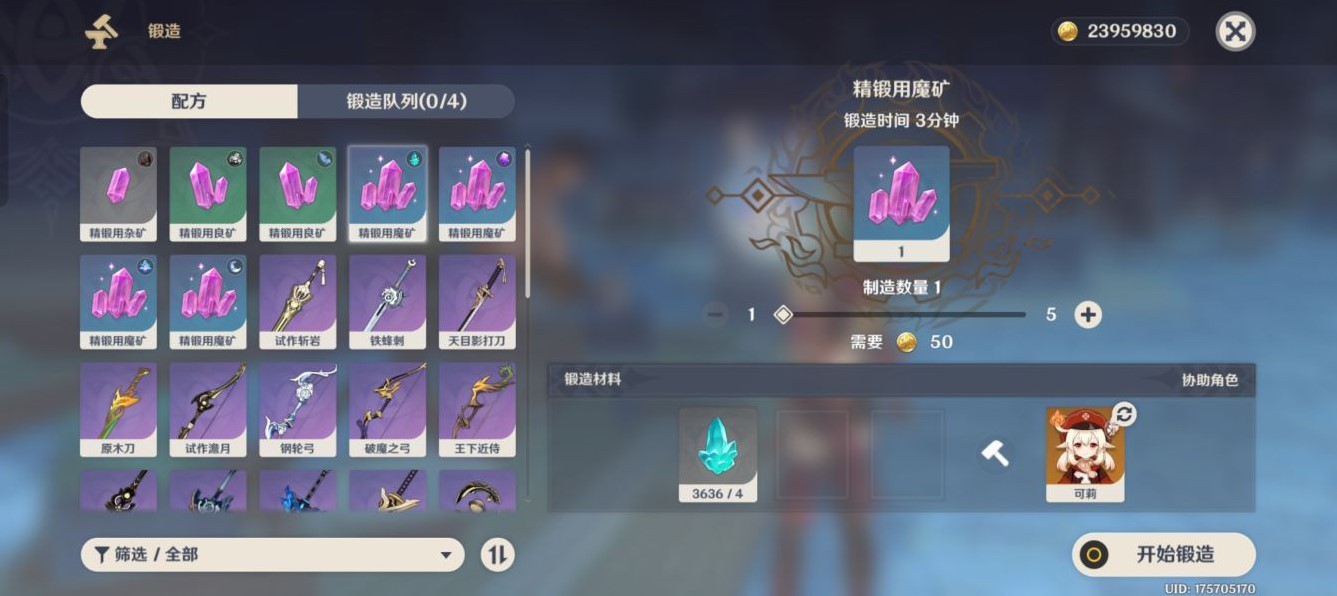The width and height of the screenshot is (1337, 596).
Task: Change the assisting character 可莉
Action: click(1124, 415)
